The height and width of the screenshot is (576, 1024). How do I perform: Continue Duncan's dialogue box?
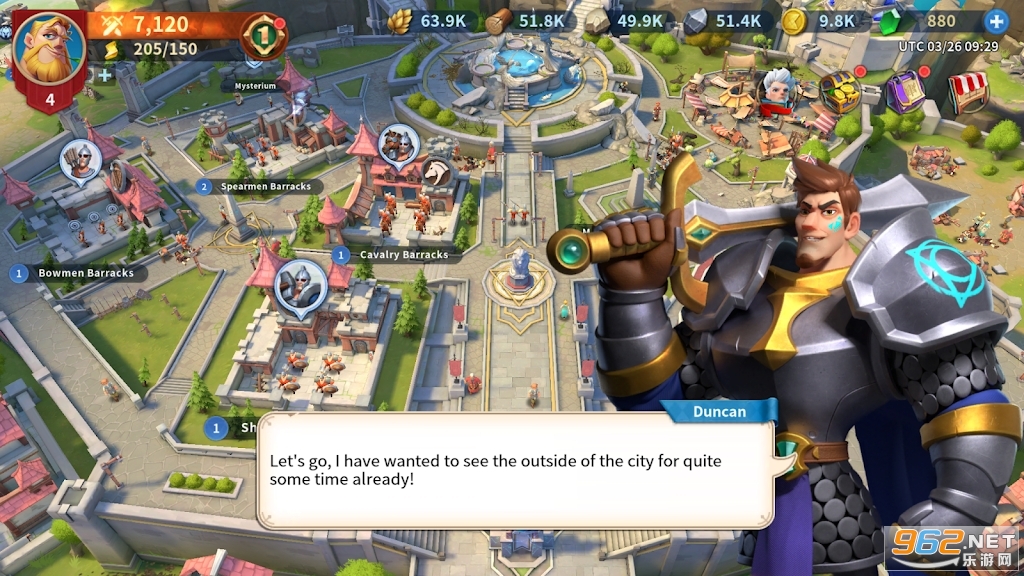coord(515,471)
